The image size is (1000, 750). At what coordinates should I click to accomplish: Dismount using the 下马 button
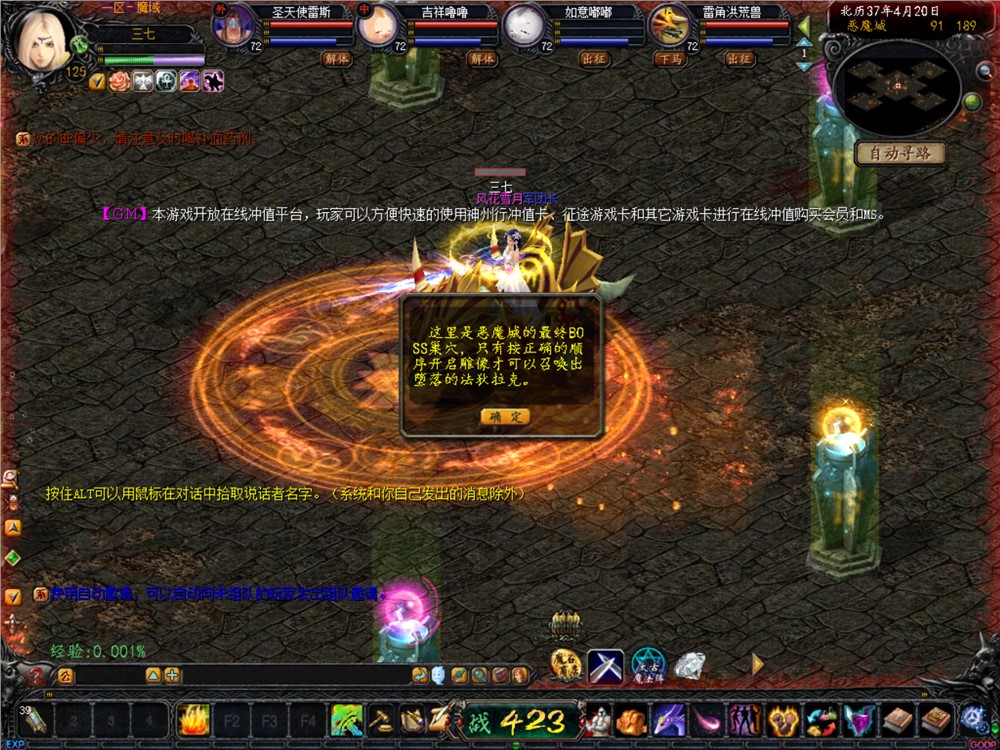pos(670,59)
